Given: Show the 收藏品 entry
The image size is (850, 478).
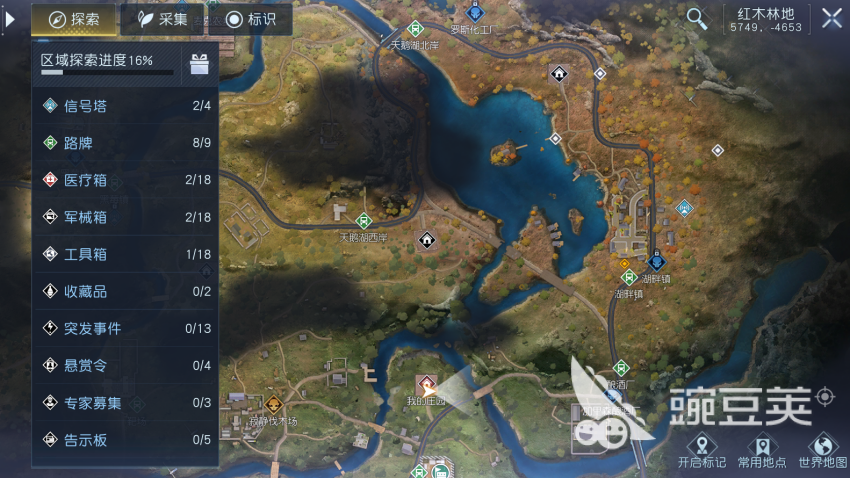Looking at the screenshot, I should point(125,291).
